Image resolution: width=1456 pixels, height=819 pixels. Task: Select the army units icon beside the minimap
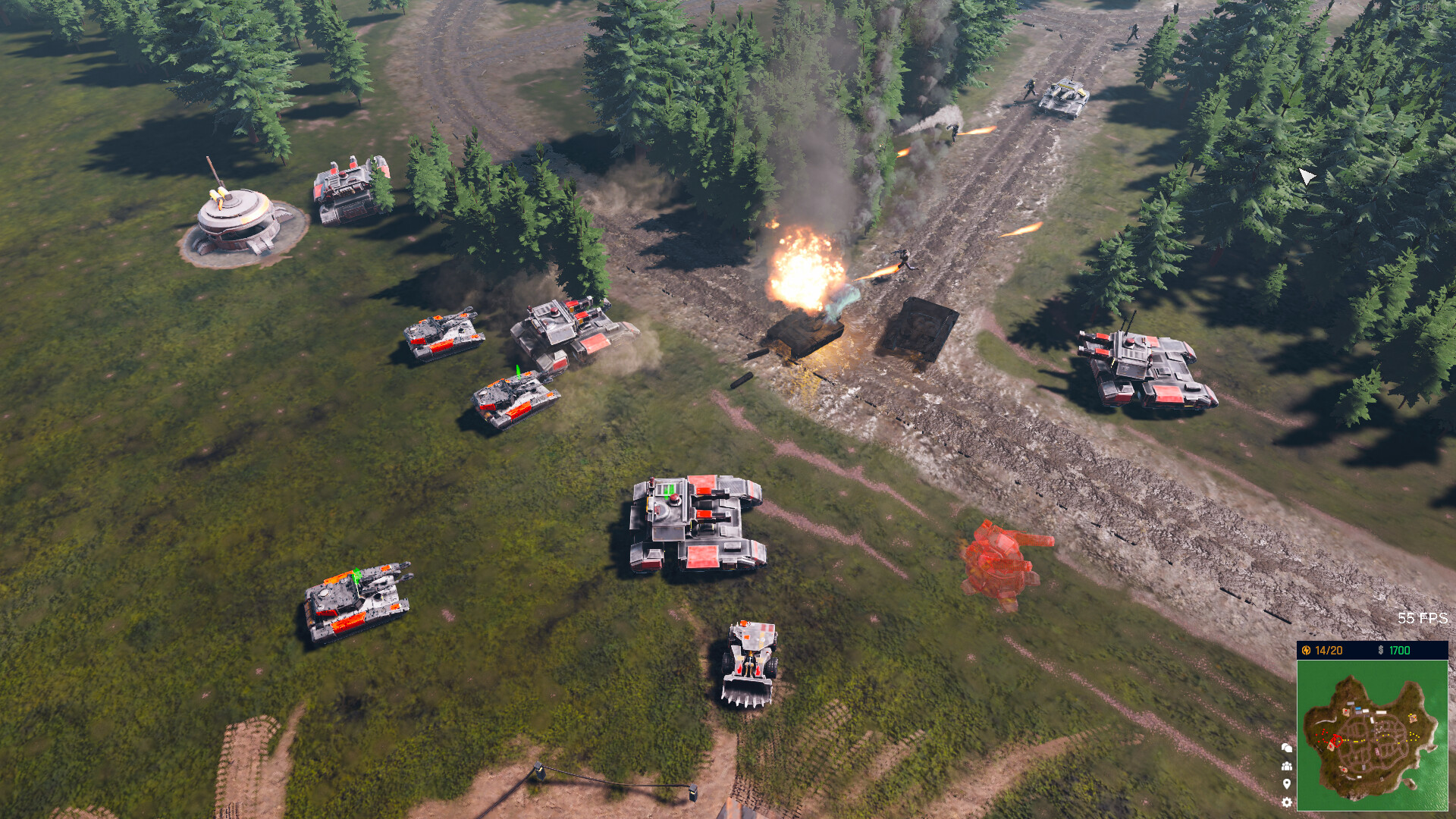click(x=1286, y=766)
